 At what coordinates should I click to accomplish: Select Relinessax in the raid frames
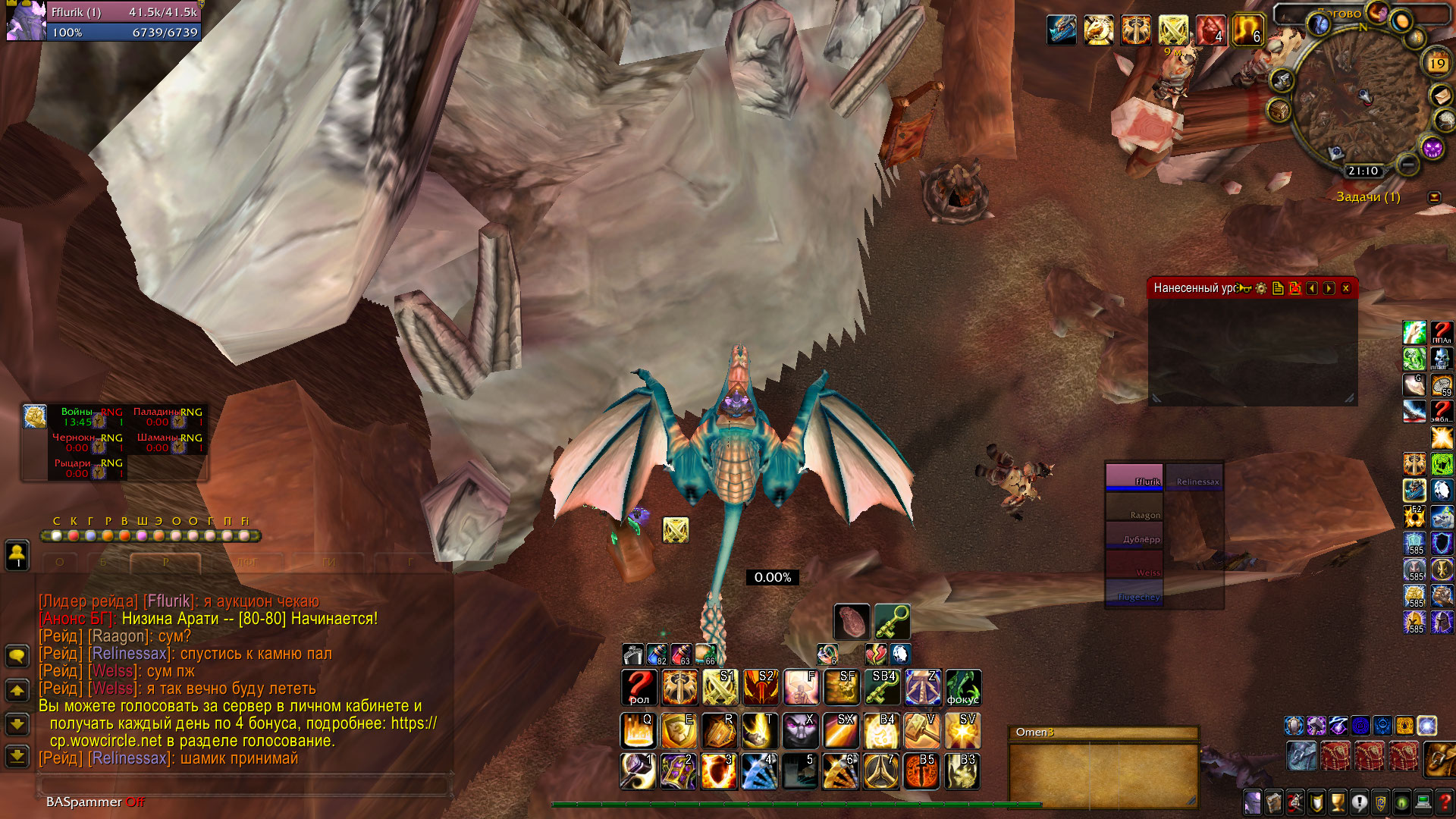click(x=1195, y=478)
